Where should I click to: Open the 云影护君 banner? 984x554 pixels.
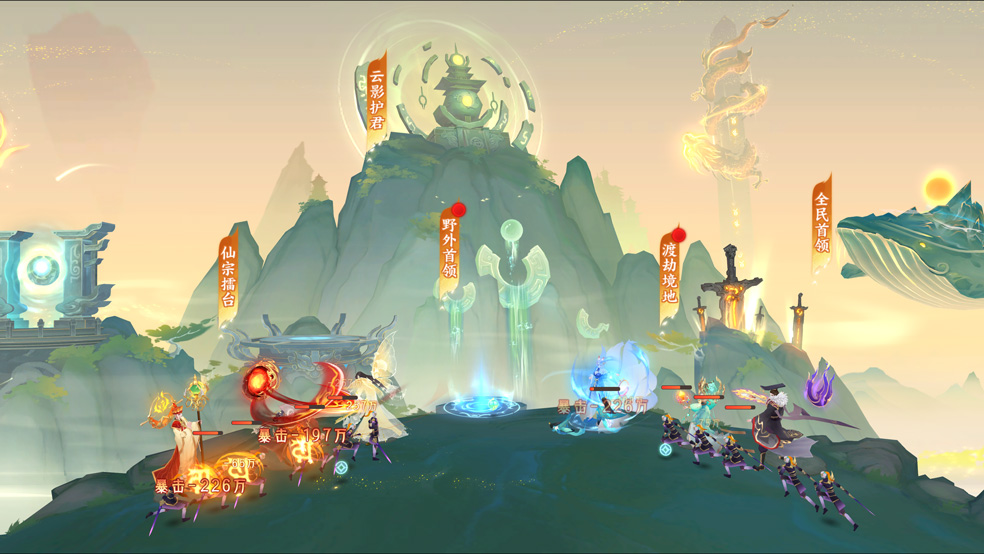coord(376,97)
